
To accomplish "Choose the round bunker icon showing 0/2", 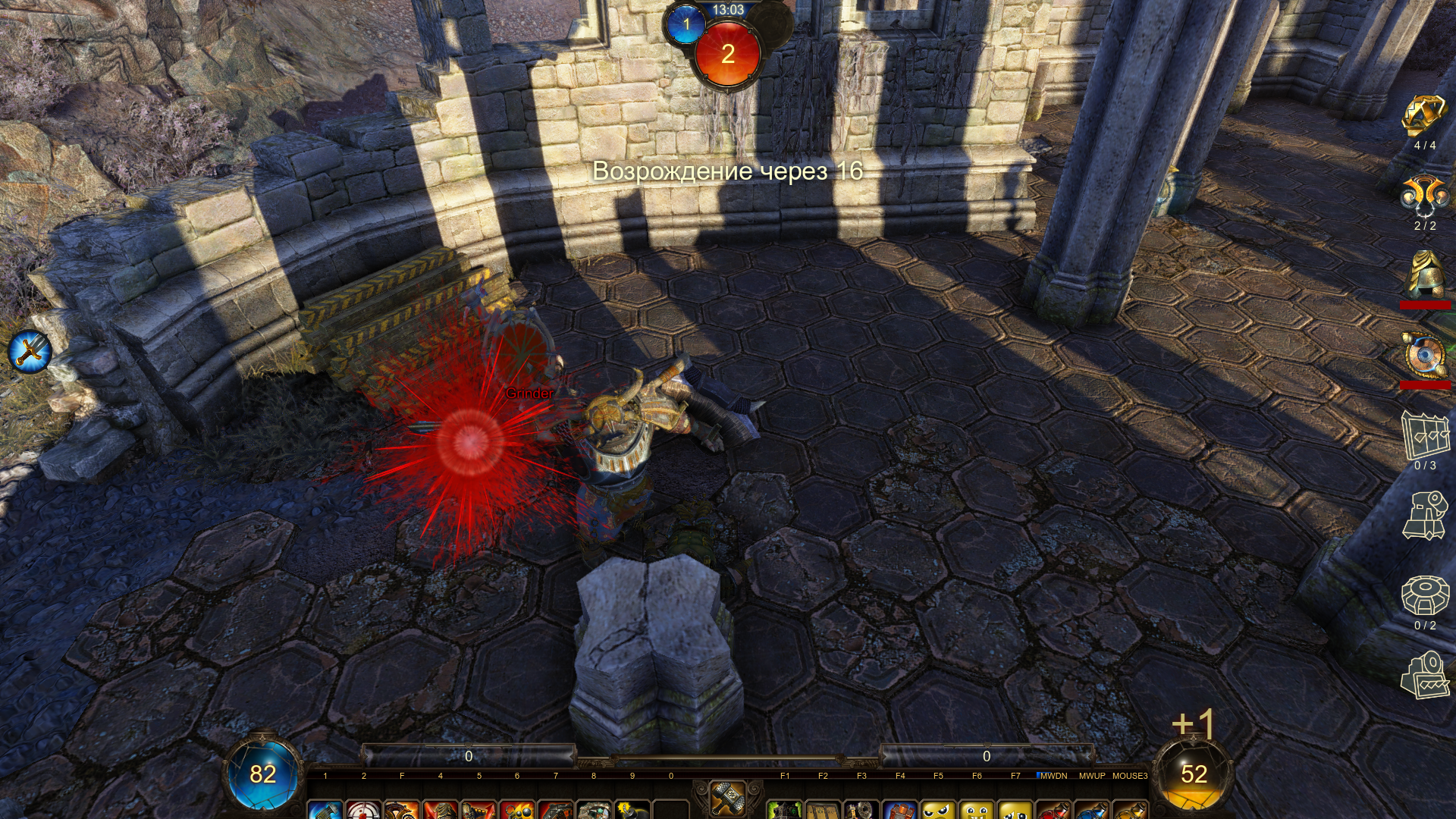I will point(1425,596).
